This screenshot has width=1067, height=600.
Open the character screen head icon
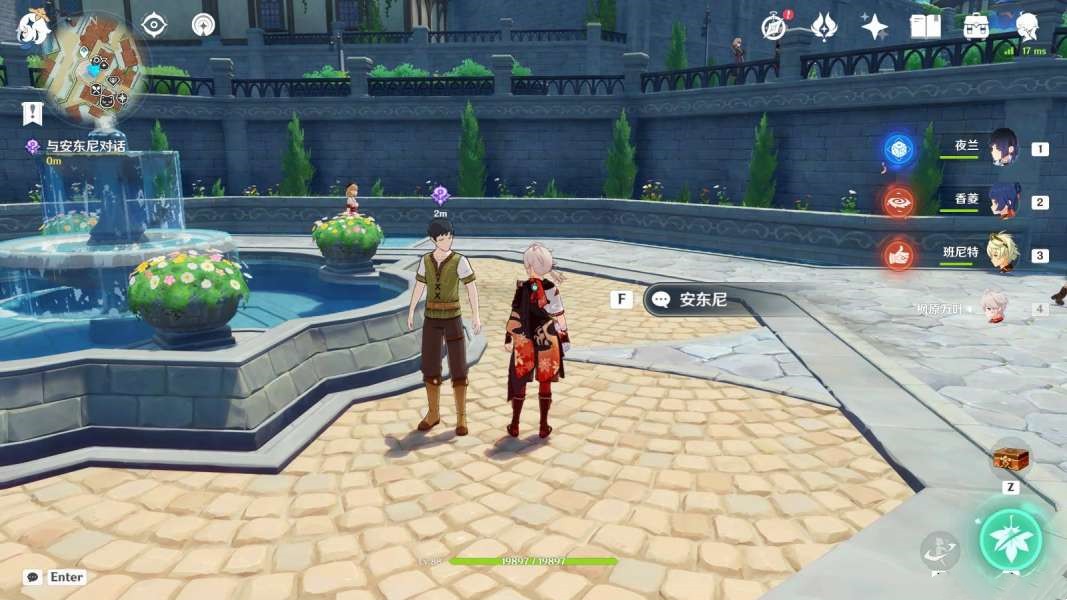point(1027,26)
